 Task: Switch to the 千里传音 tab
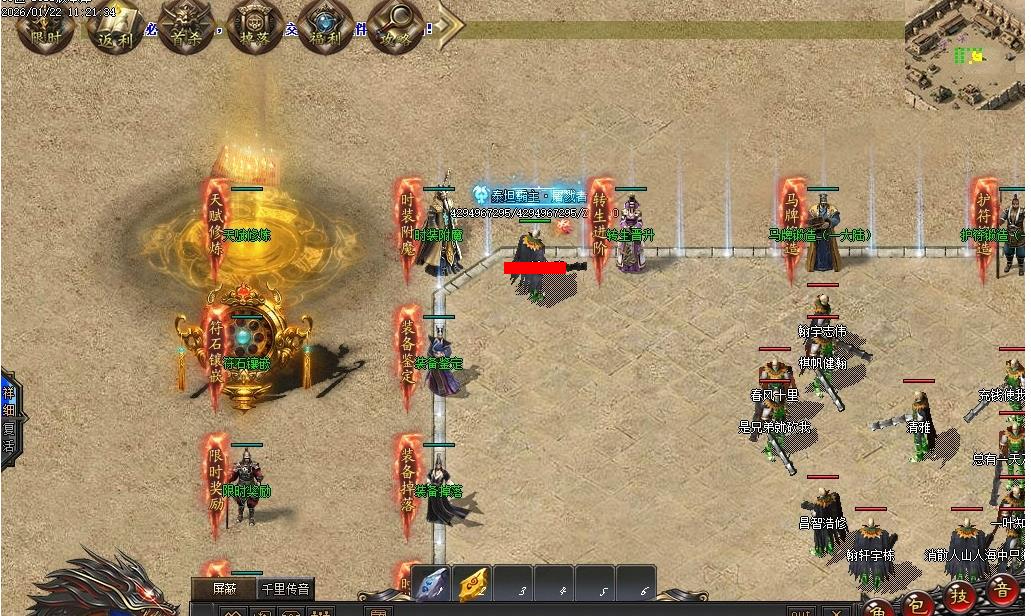285,589
